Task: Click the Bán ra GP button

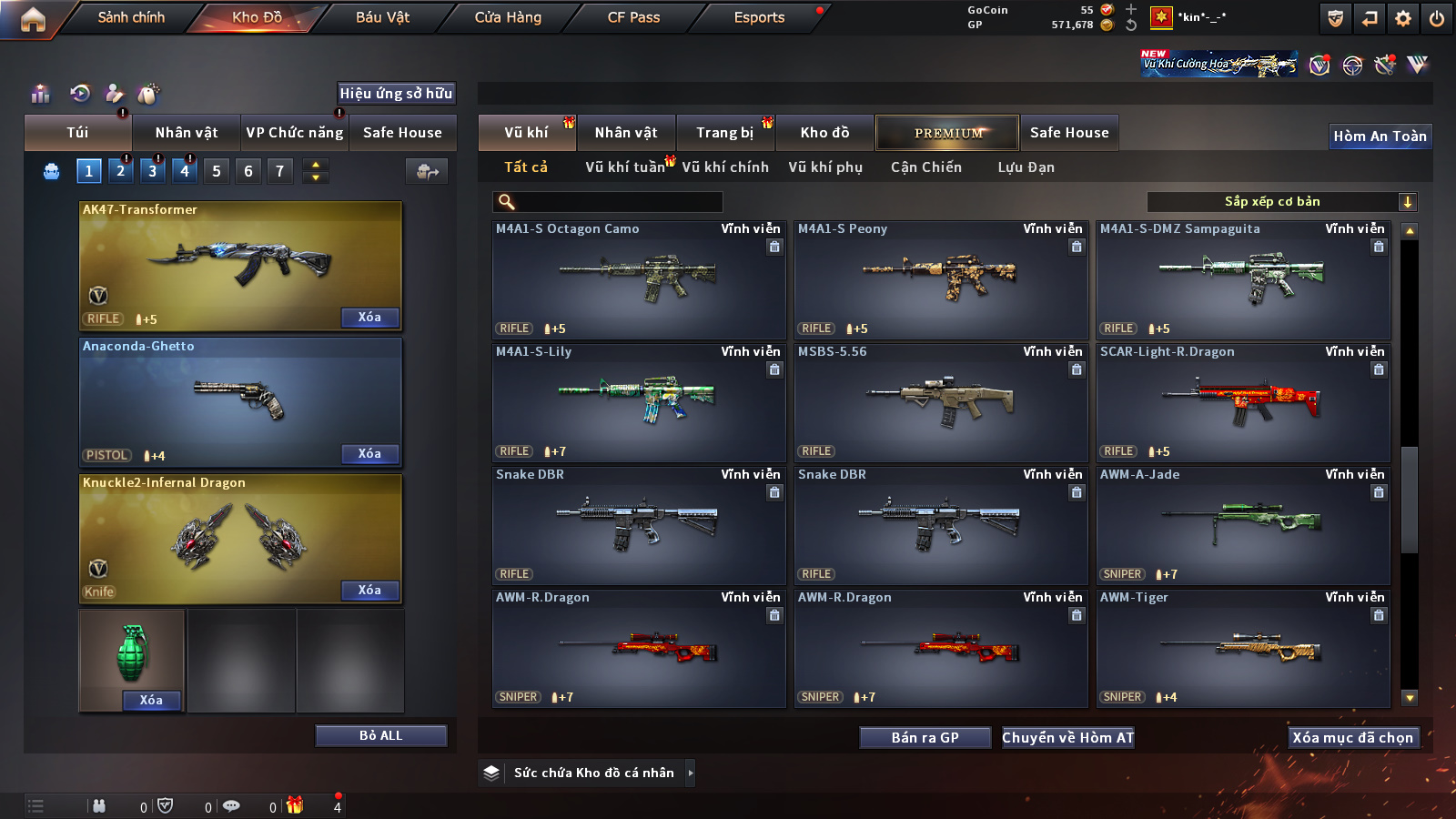Action: click(925, 738)
